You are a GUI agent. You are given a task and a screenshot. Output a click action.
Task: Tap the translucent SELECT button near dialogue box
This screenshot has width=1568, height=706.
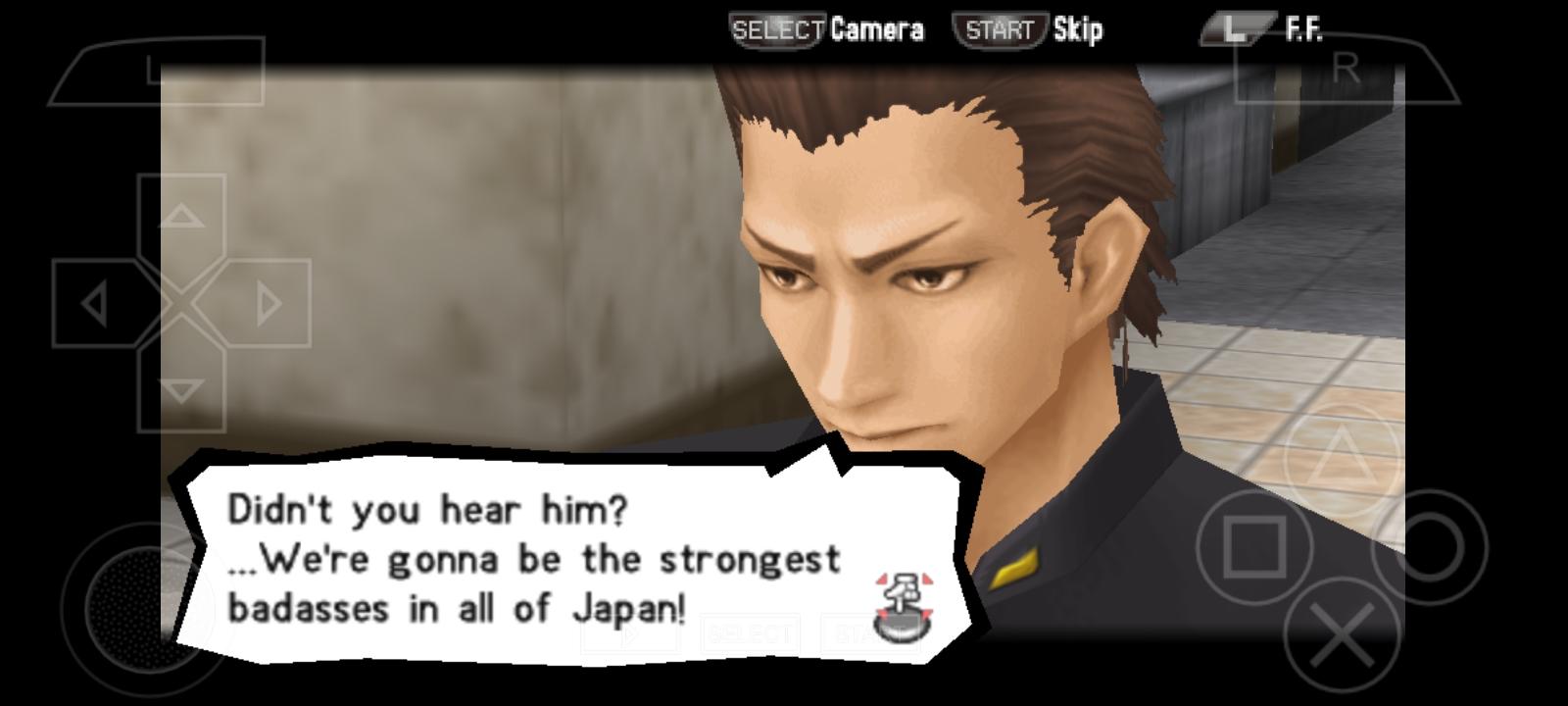(x=750, y=632)
